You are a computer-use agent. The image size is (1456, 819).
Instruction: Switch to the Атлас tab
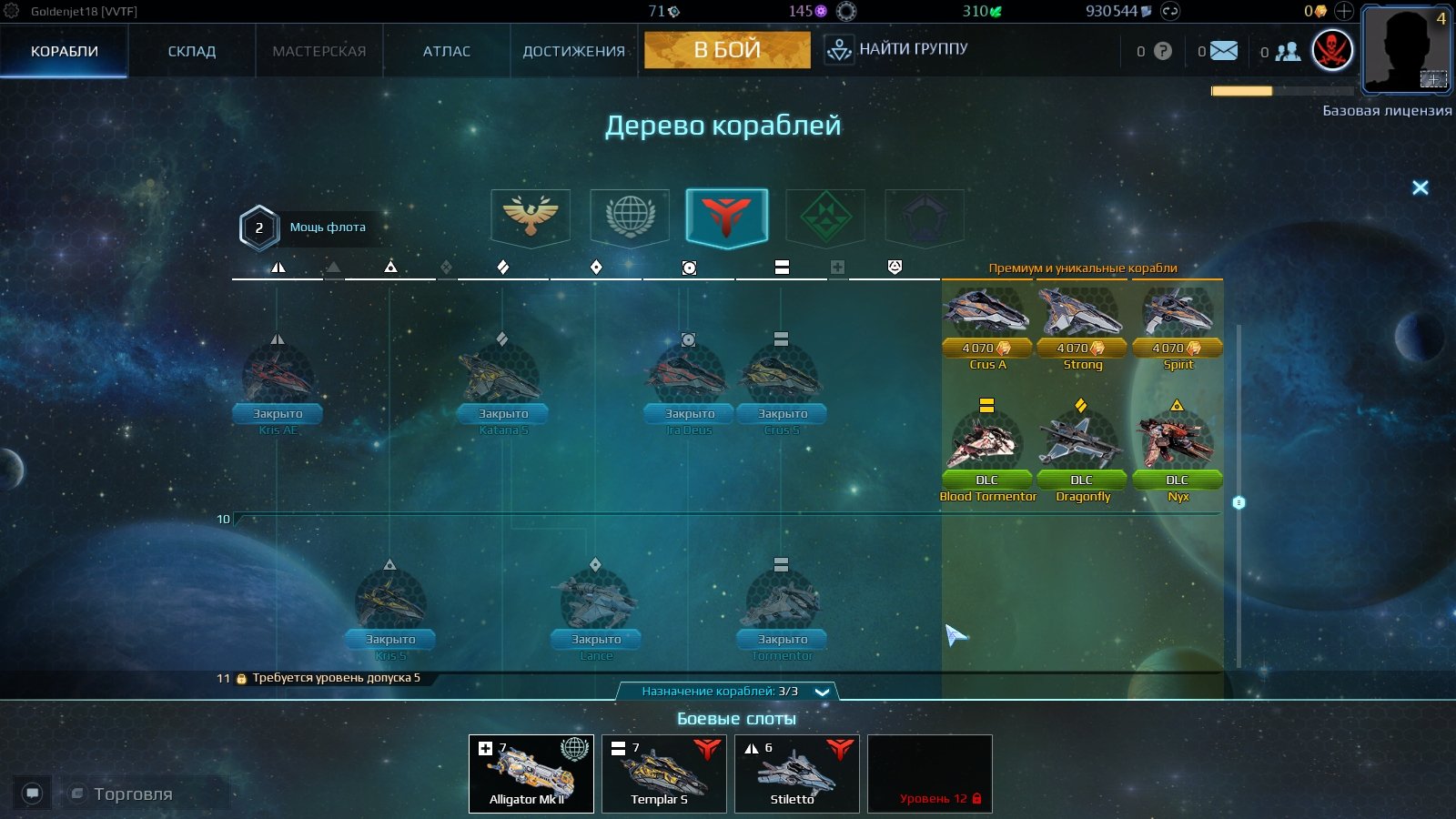446,51
